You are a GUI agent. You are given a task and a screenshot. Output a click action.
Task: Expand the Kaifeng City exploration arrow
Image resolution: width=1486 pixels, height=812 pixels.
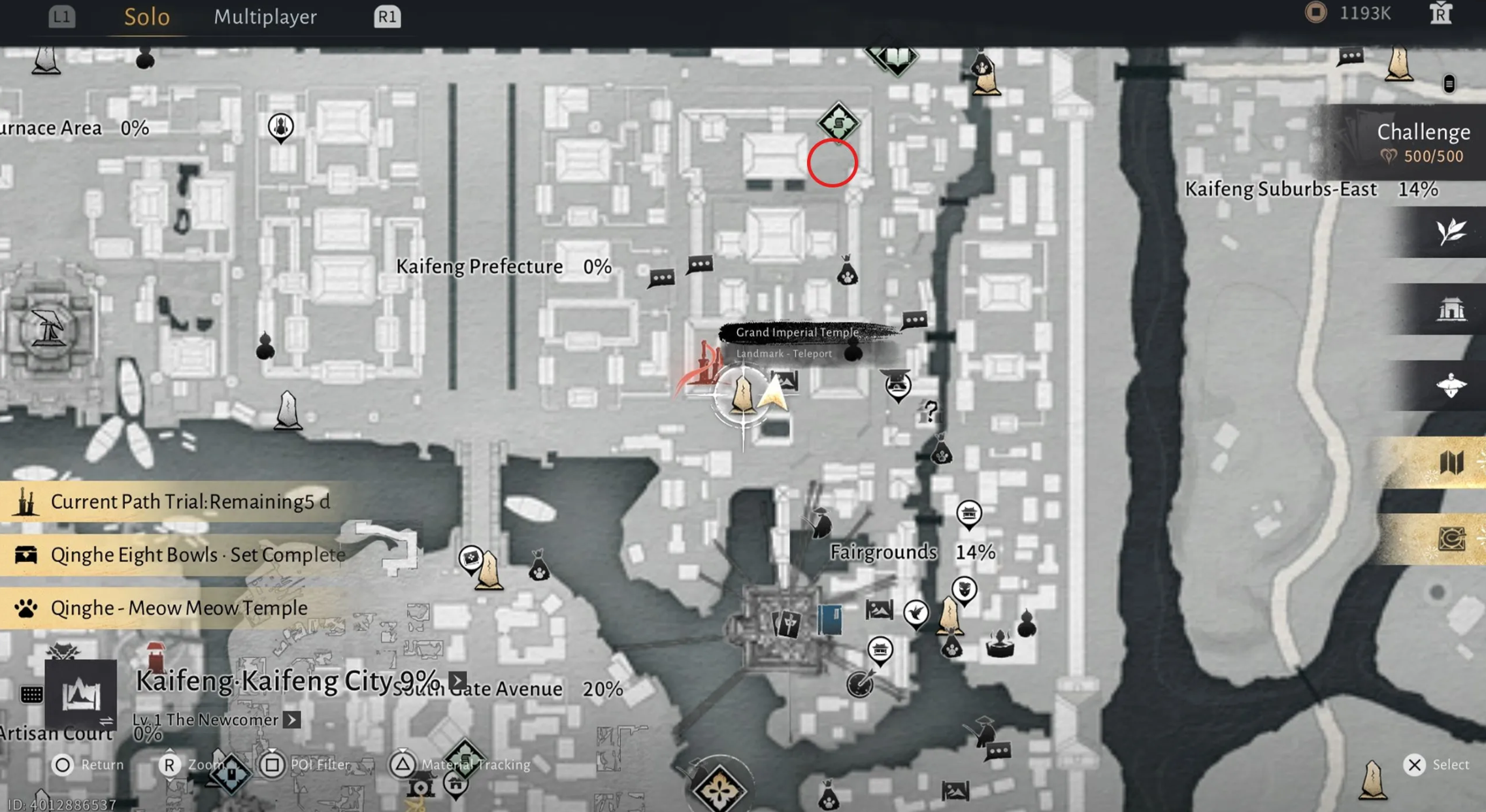tap(458, 681)
